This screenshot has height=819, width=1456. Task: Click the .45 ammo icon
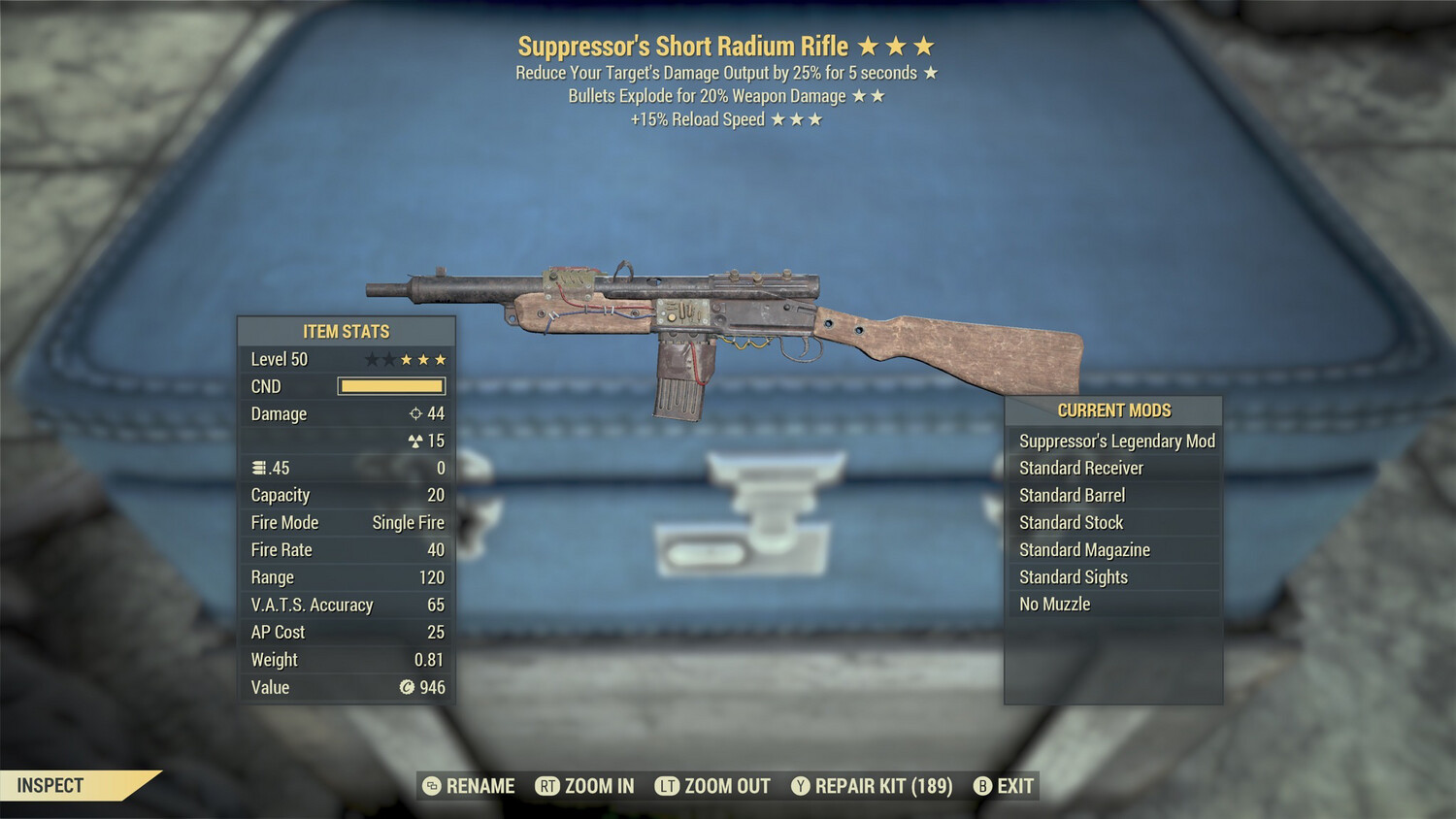click(x=259, y=468)
